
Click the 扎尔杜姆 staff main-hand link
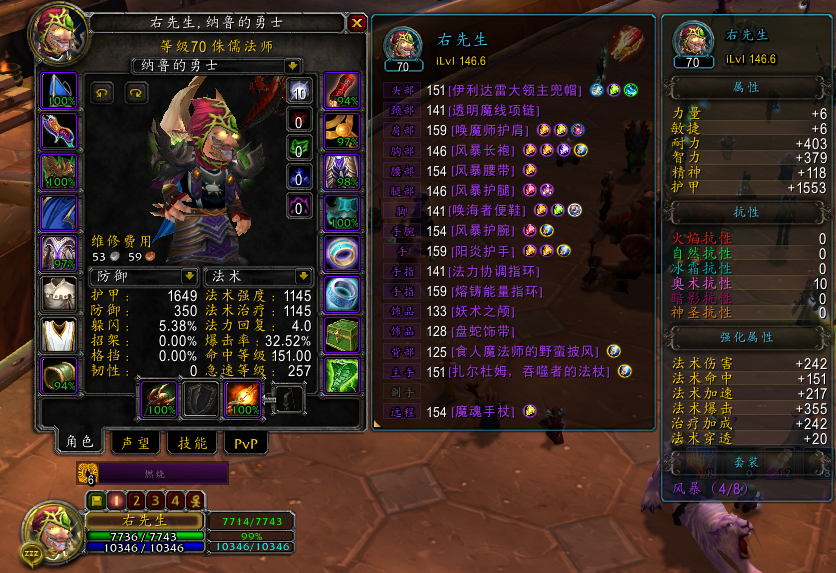point(531,371)
